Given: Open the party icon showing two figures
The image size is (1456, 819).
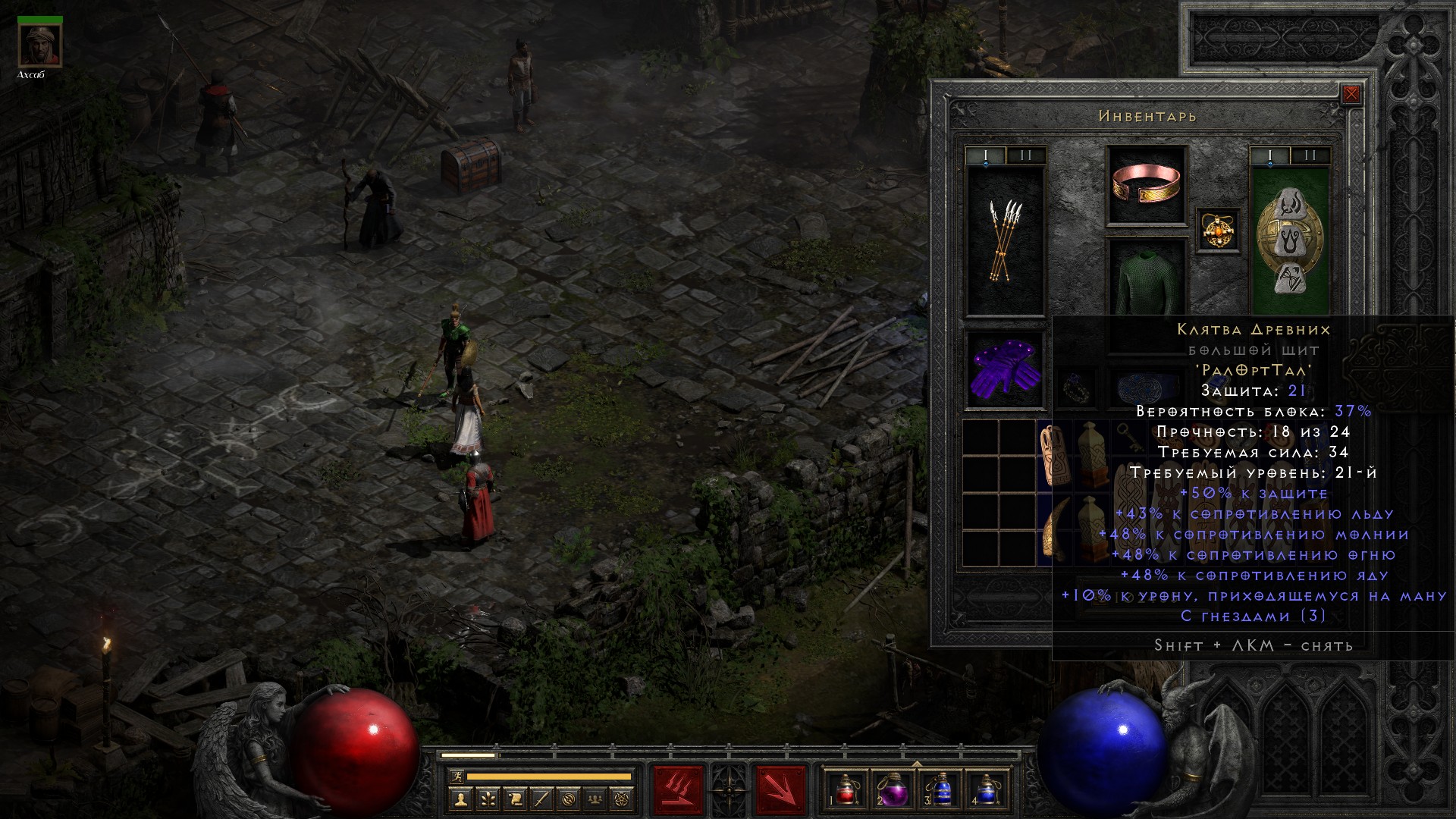Looking at the screenshot, I should tap(596, 799).
